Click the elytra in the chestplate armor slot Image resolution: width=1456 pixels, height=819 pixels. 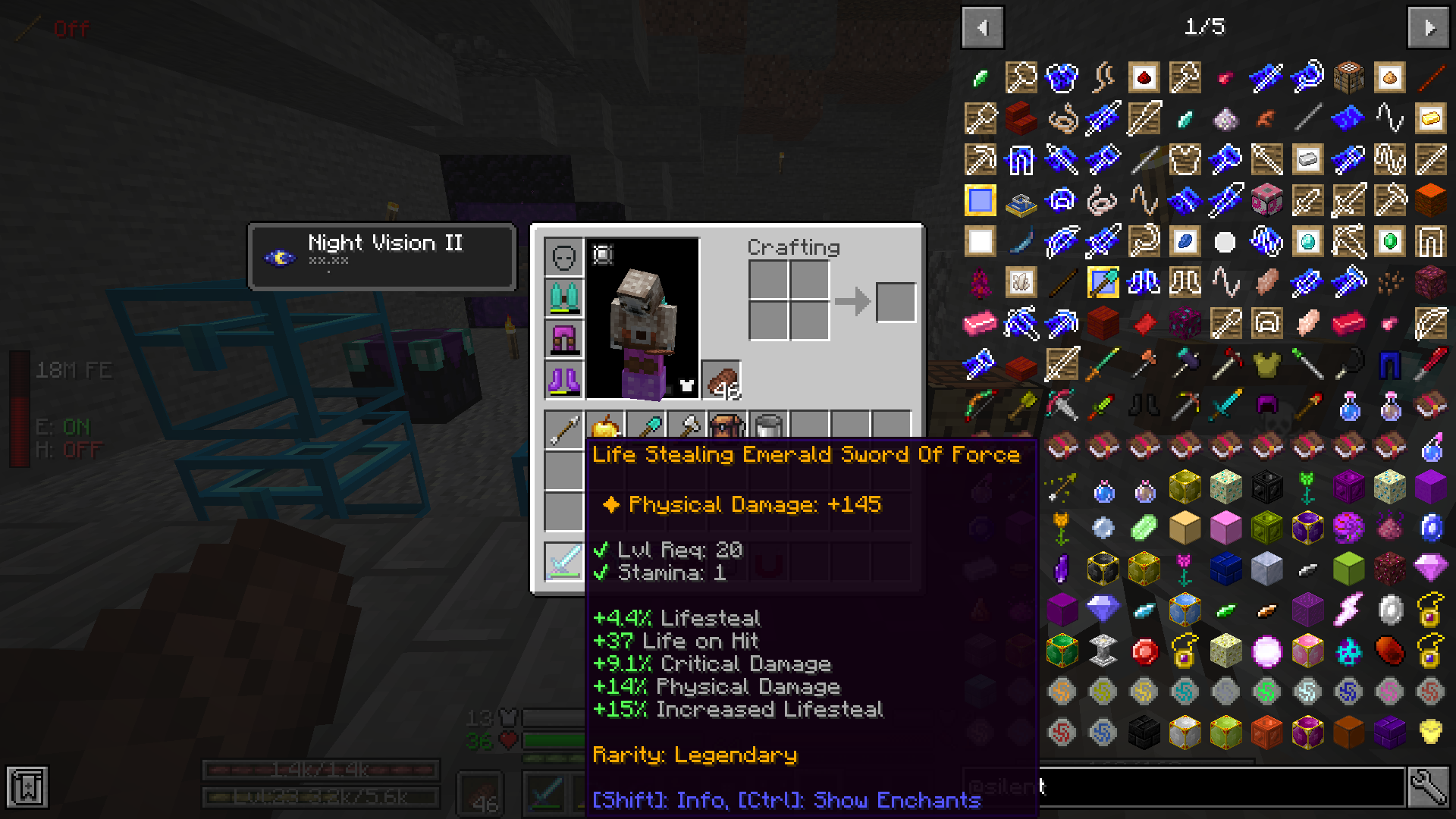(x=563, y=297)
